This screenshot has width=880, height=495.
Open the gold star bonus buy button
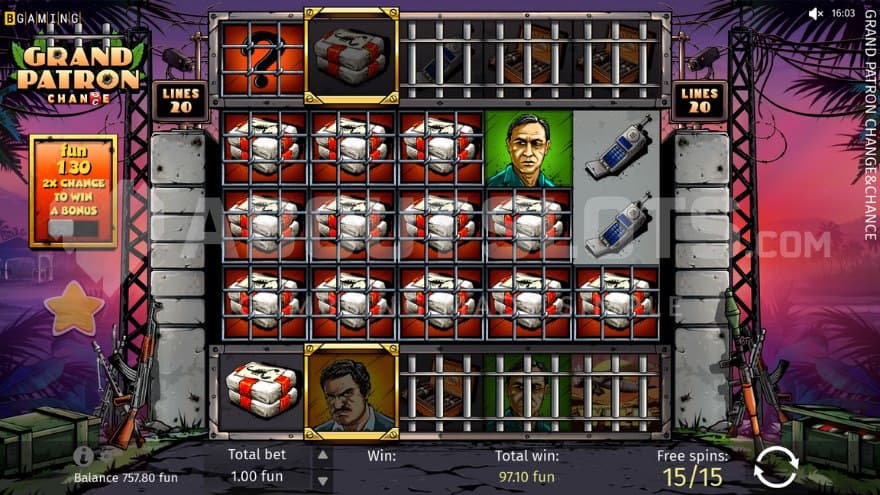73,307
